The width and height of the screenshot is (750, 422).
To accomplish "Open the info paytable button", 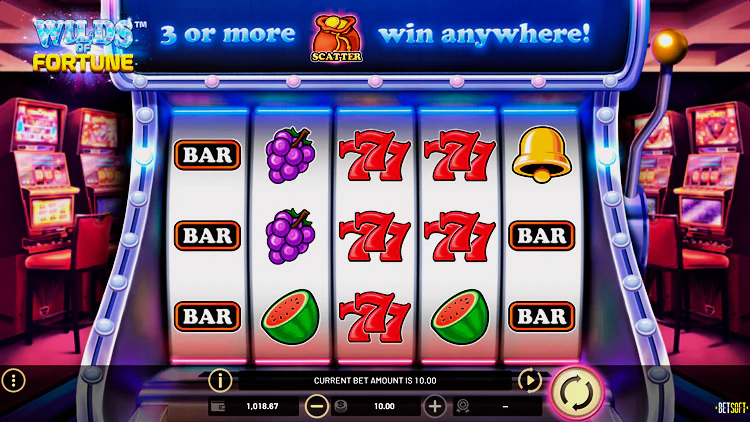I will [220, 380].
